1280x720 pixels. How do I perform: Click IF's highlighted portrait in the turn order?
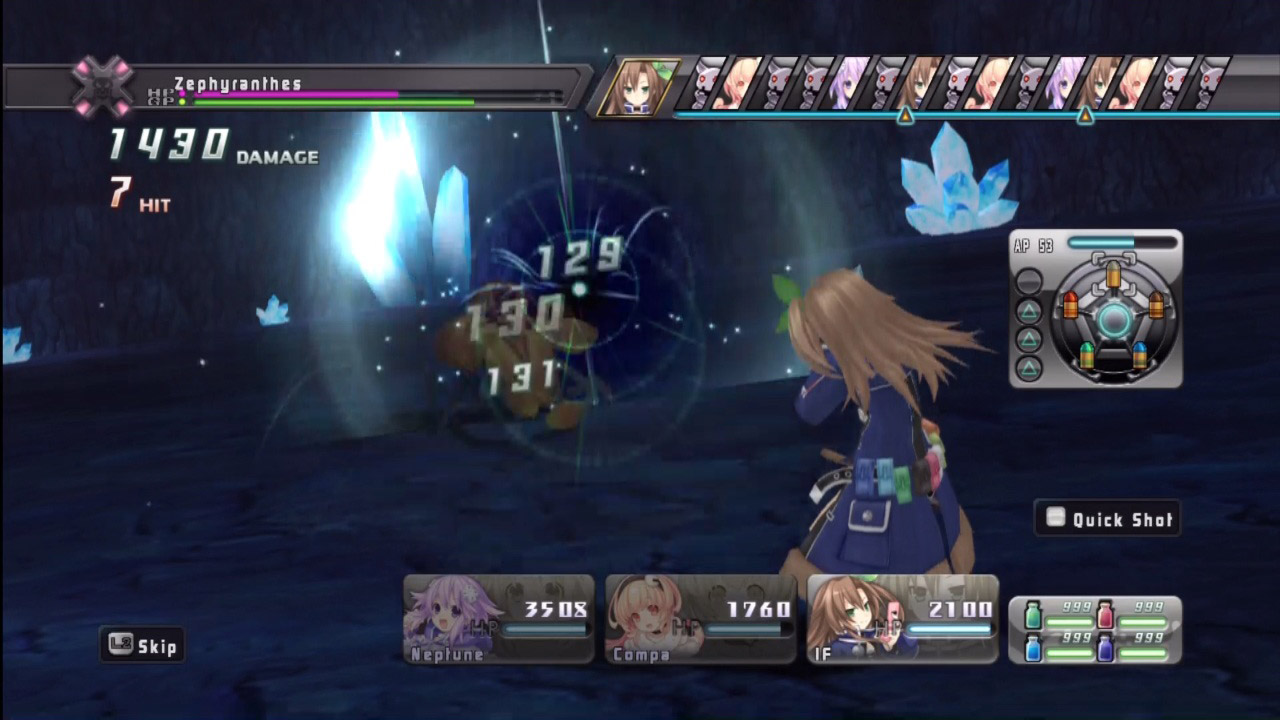[x=637, y=88]
